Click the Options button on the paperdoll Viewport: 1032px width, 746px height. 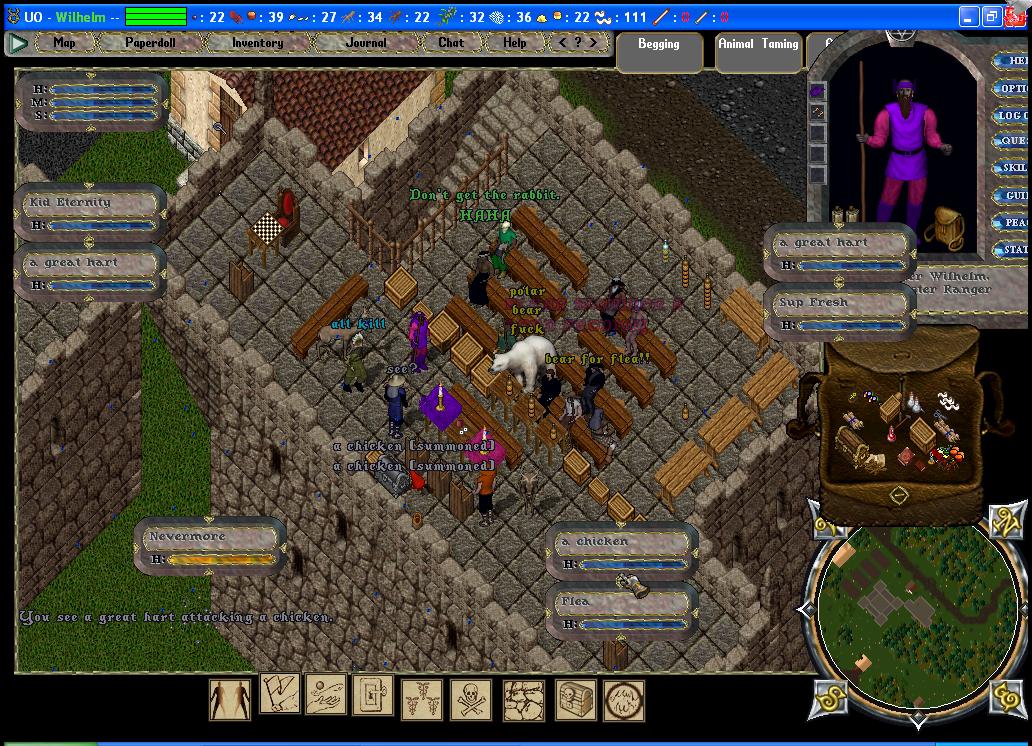1013,88
